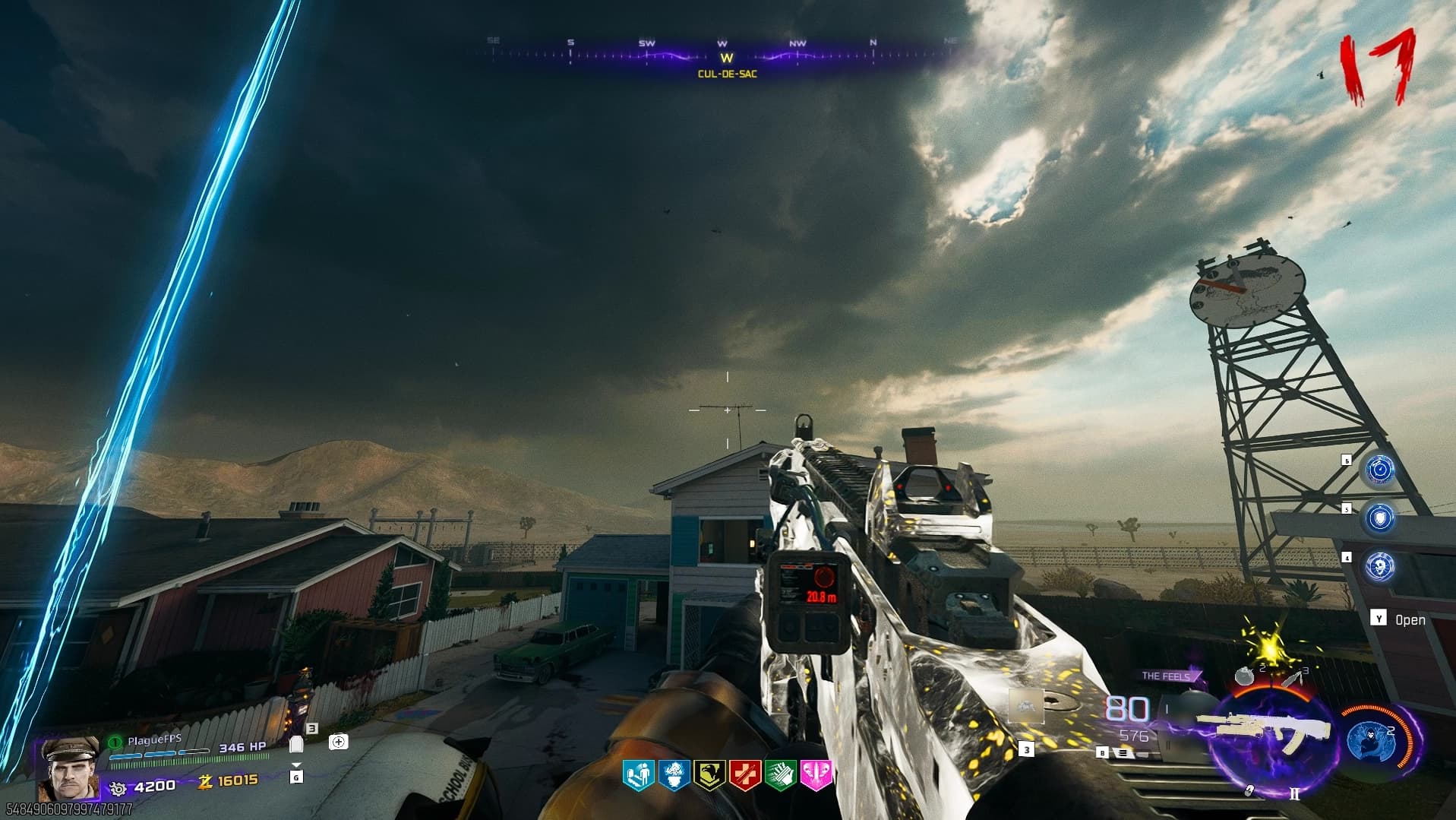Click the Stamin-Up perk icon
The height and width of the screenshot is (820, 1456).
point(638,775)
